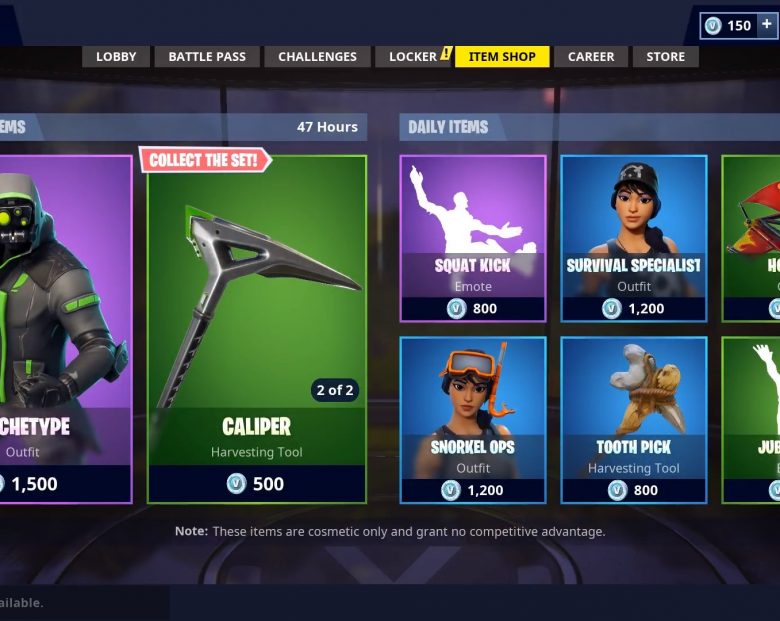
Task: Choose the Snorkel Ops outfit
Action: point(473,420)
